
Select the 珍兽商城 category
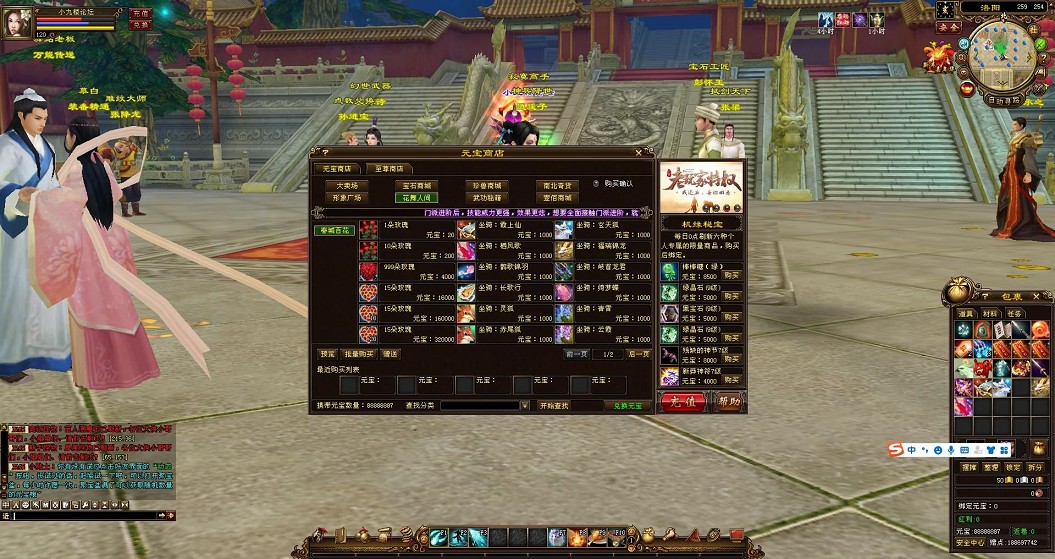[x=487, y=186]
